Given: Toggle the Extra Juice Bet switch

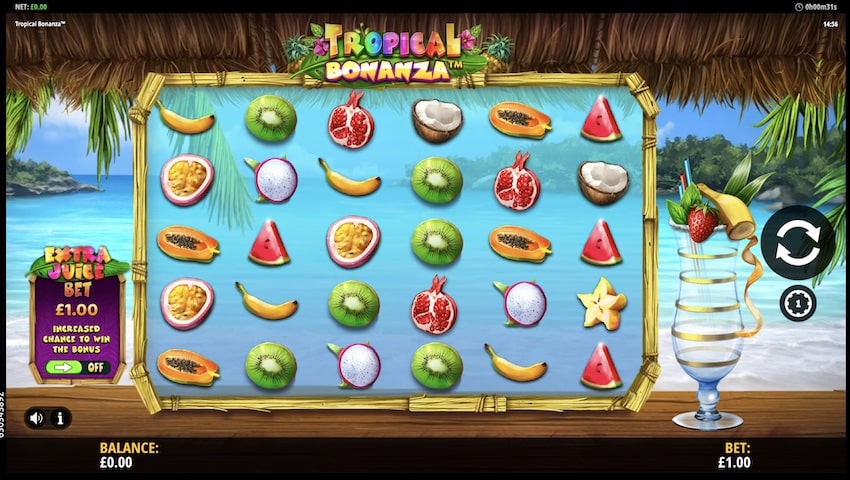Looking at the screenshot, I should (x=76, y=367).
